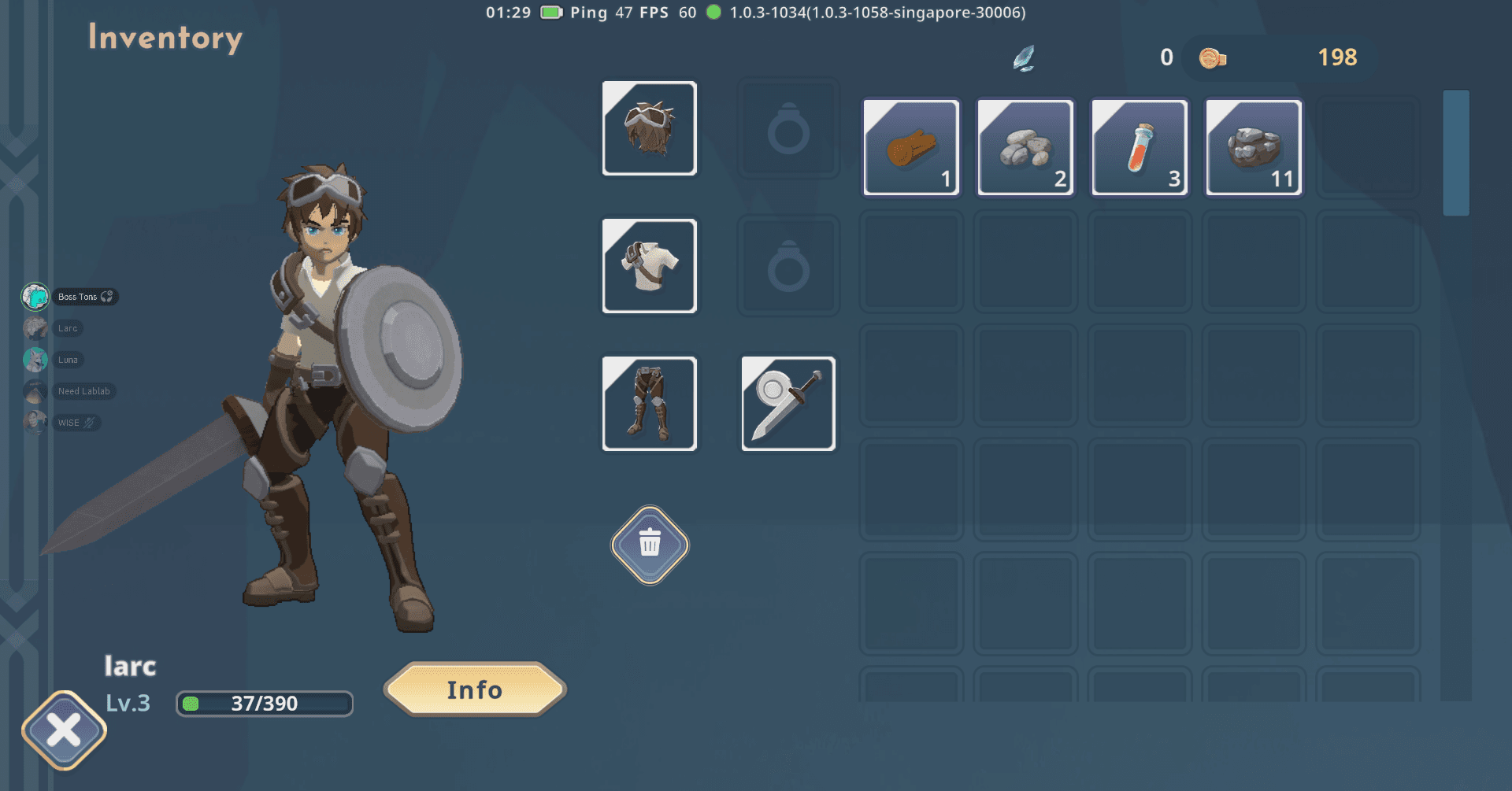The height and width of the screenshot is (791, 1512).
Task: Close the inventory with the X button
Action: [64, 730]
